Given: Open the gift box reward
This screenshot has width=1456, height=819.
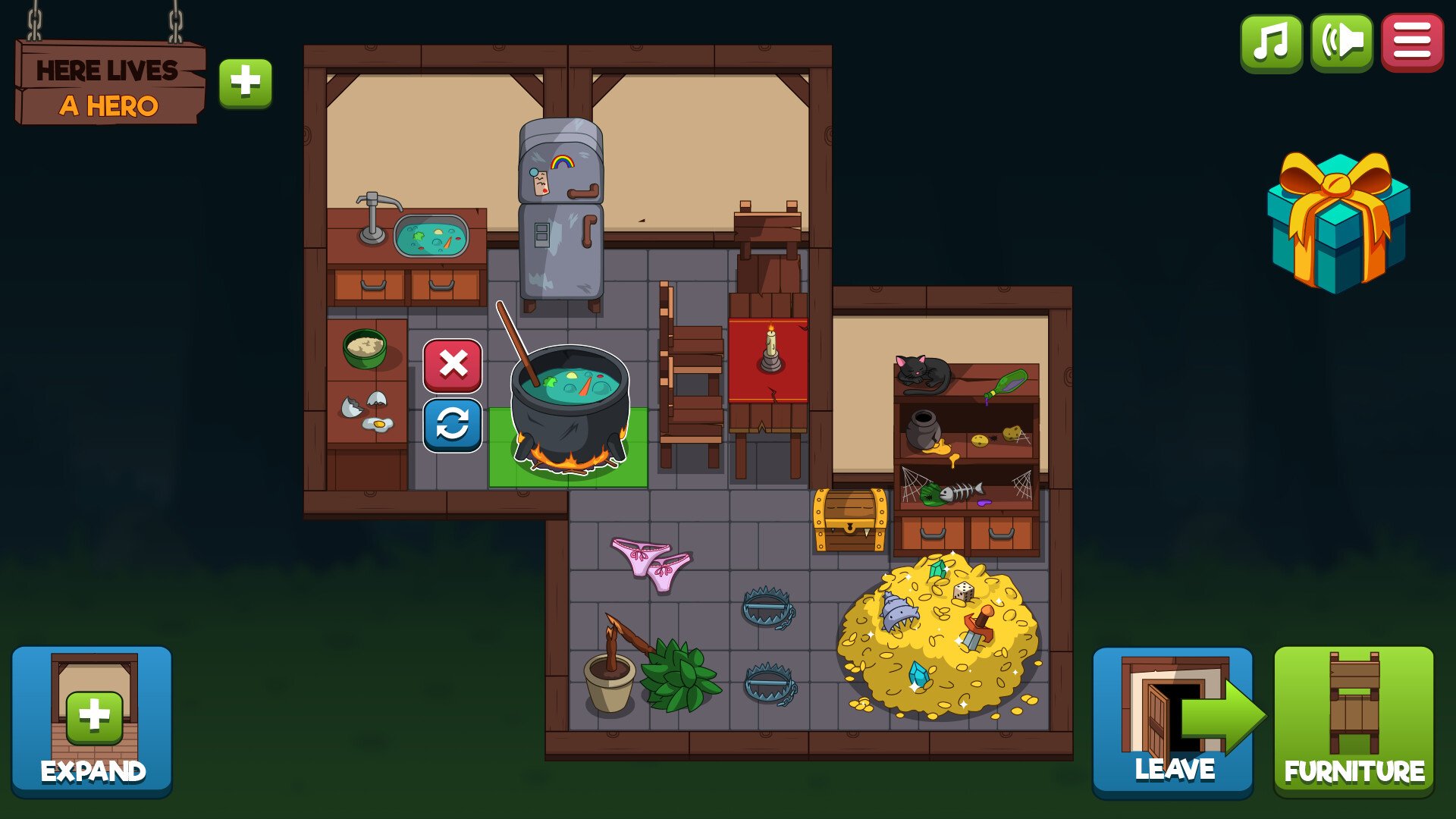Looking at the screenshot, I should pos(1338,222).
